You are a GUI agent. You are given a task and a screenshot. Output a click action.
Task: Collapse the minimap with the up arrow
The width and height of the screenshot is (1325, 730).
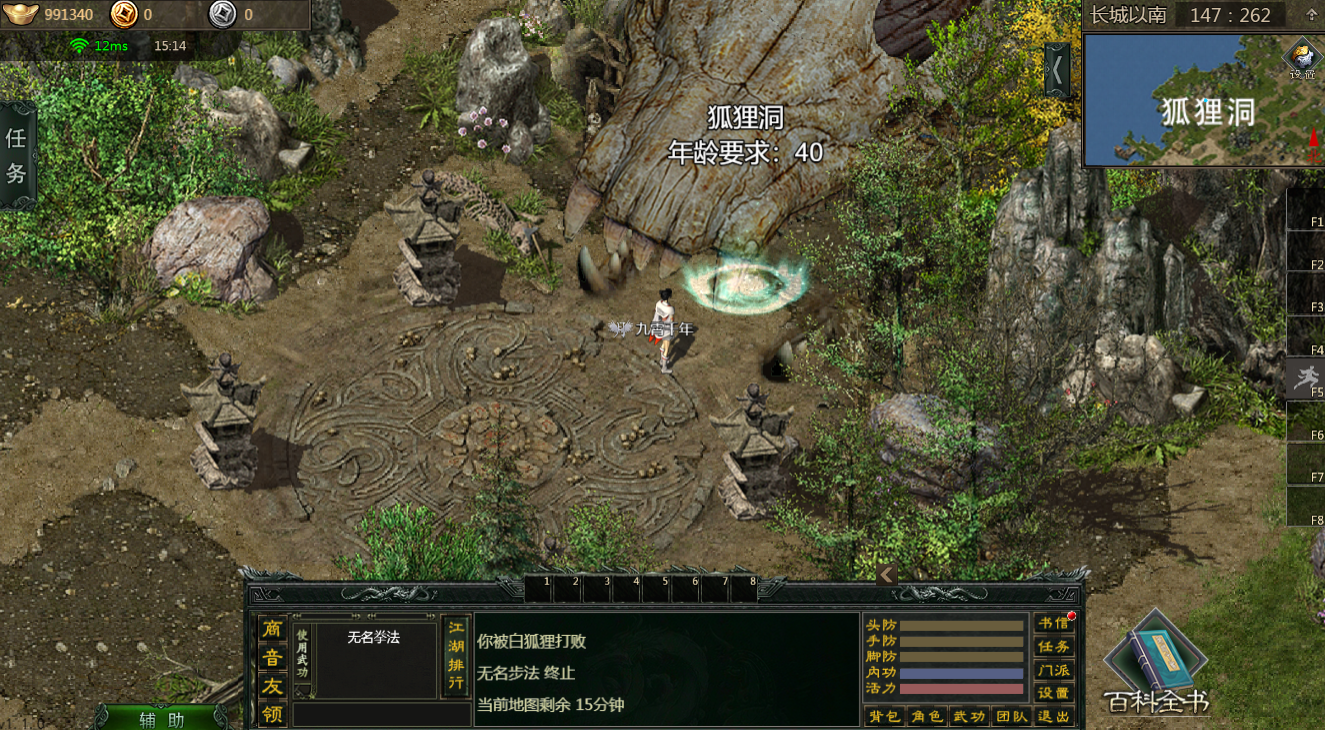[1311, 15]
